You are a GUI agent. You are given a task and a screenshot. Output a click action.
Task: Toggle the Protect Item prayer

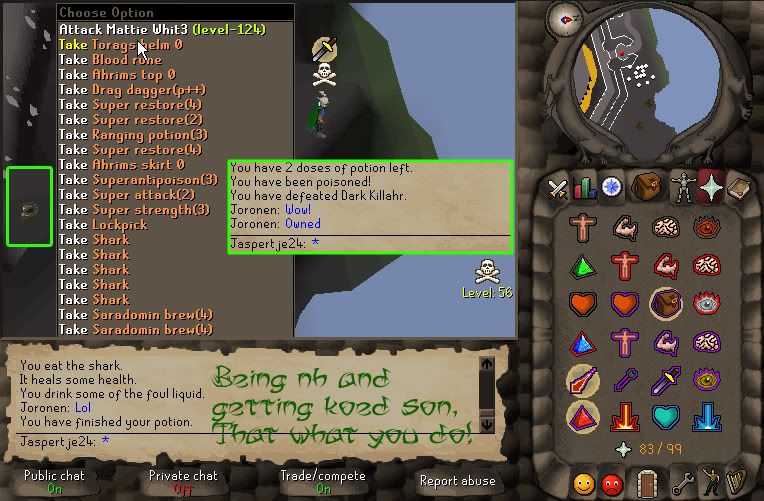point(666,302)
